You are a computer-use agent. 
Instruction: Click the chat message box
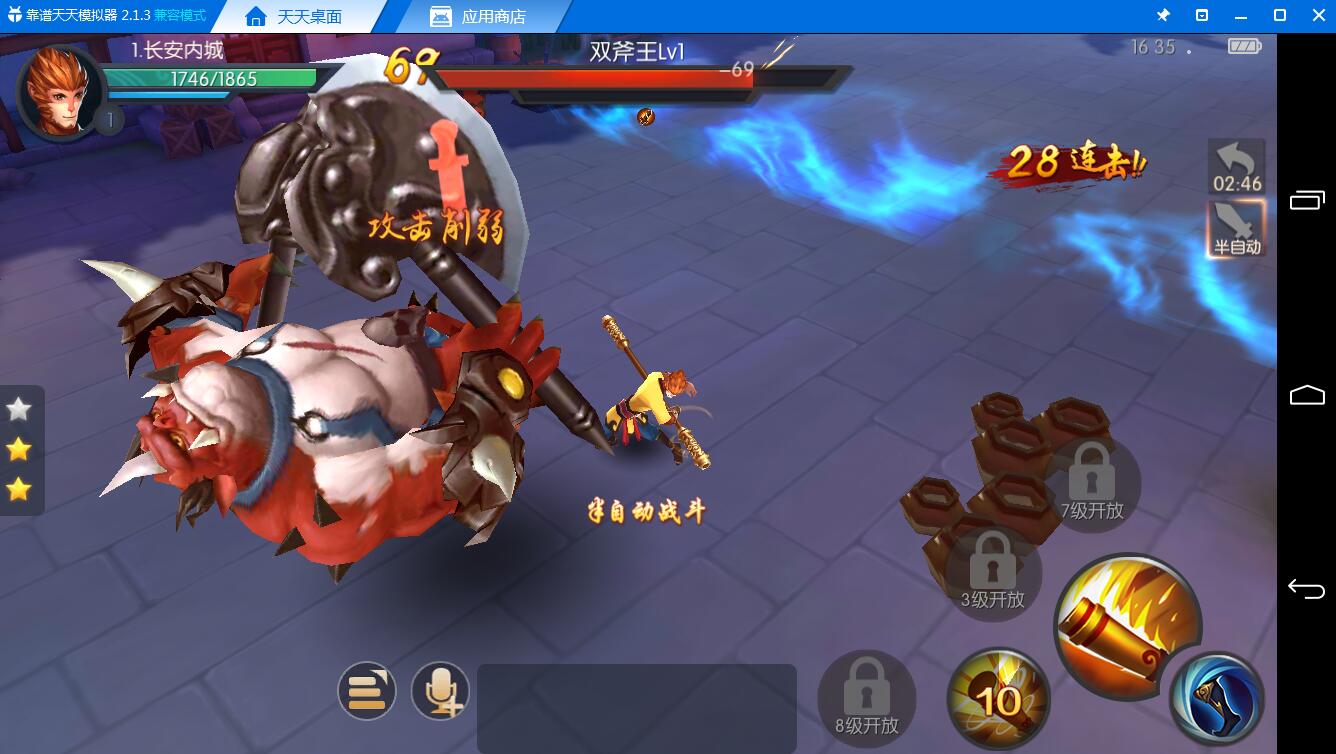coord(636,708)
